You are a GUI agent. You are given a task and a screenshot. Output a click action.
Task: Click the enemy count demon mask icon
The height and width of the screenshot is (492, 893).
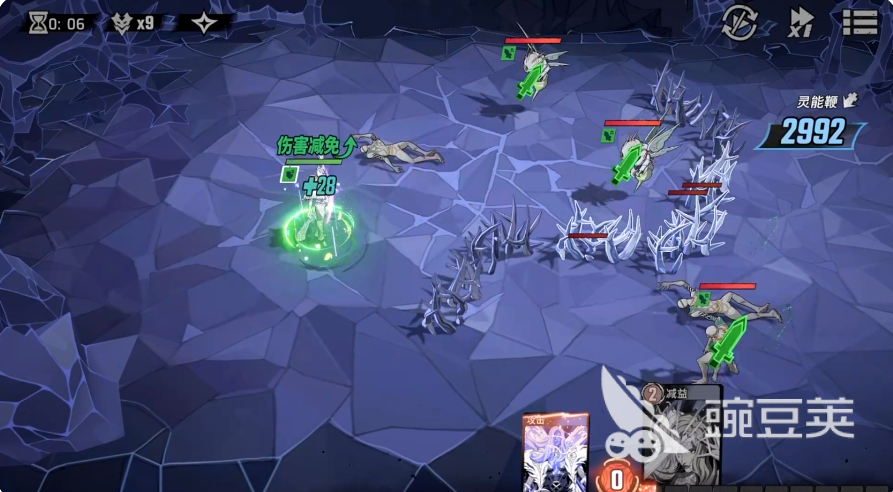tap(122, 24)
